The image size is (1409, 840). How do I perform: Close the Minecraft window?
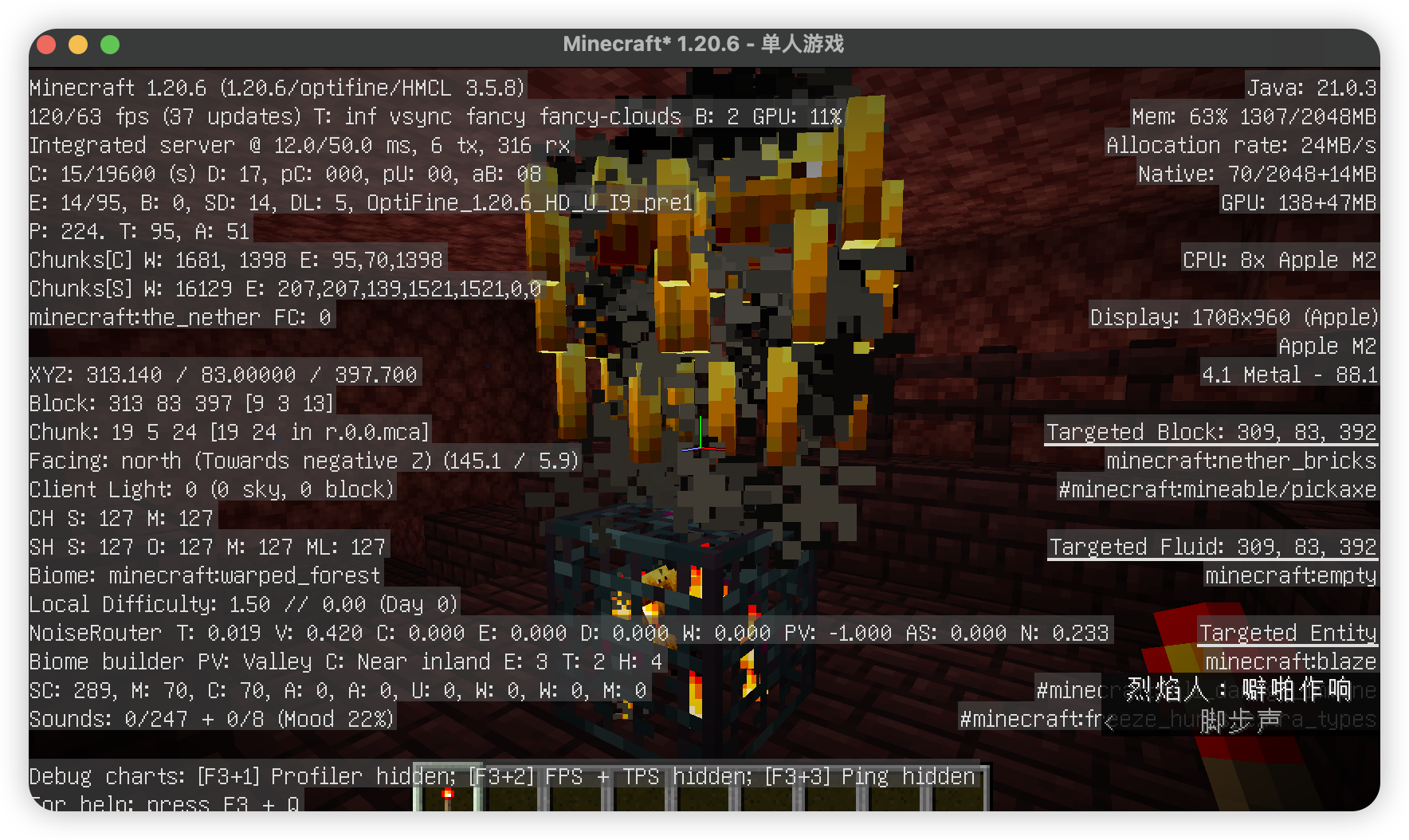pyautogui.click(x=47, y=45)
